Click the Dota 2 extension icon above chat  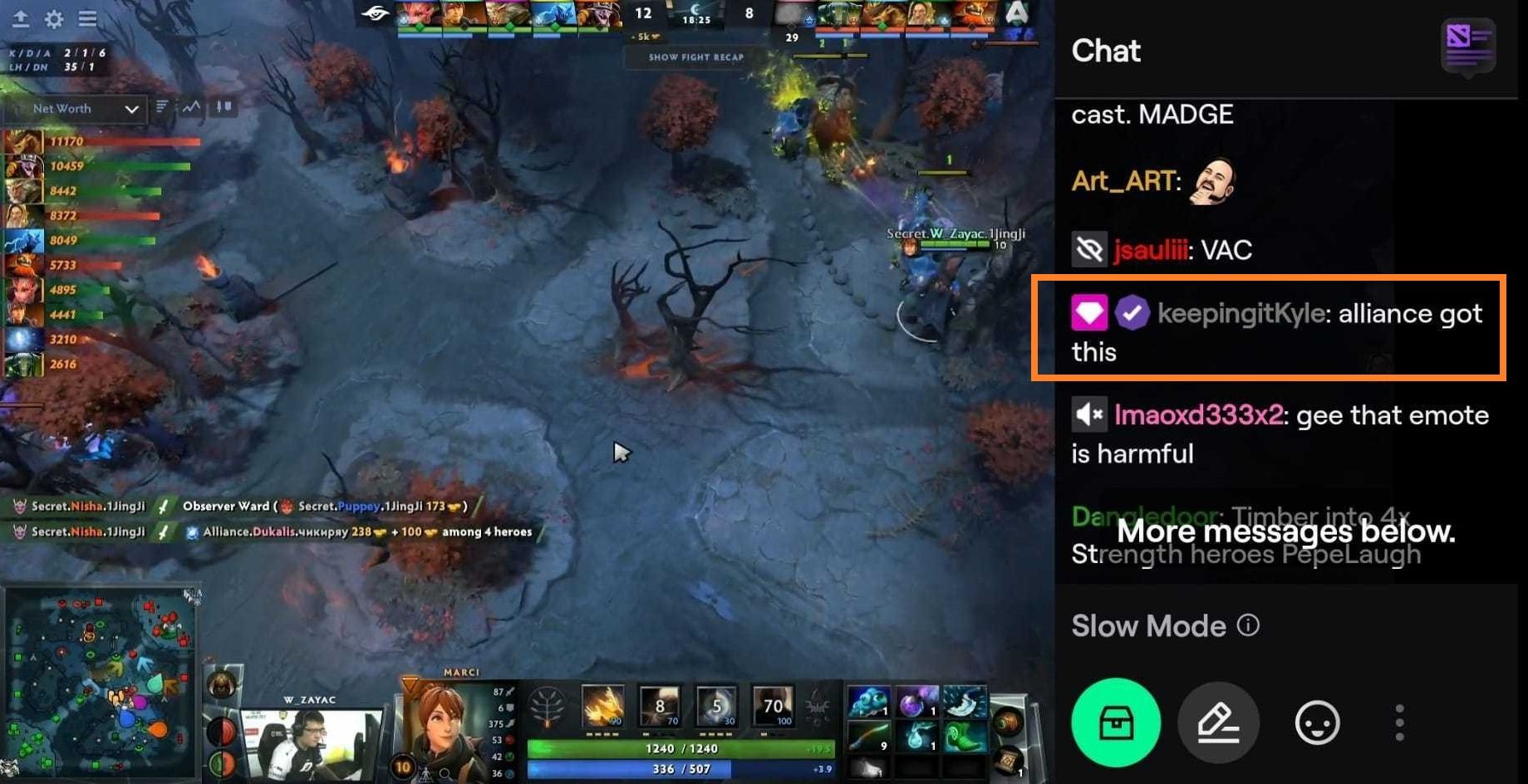tap(1469, 47)
